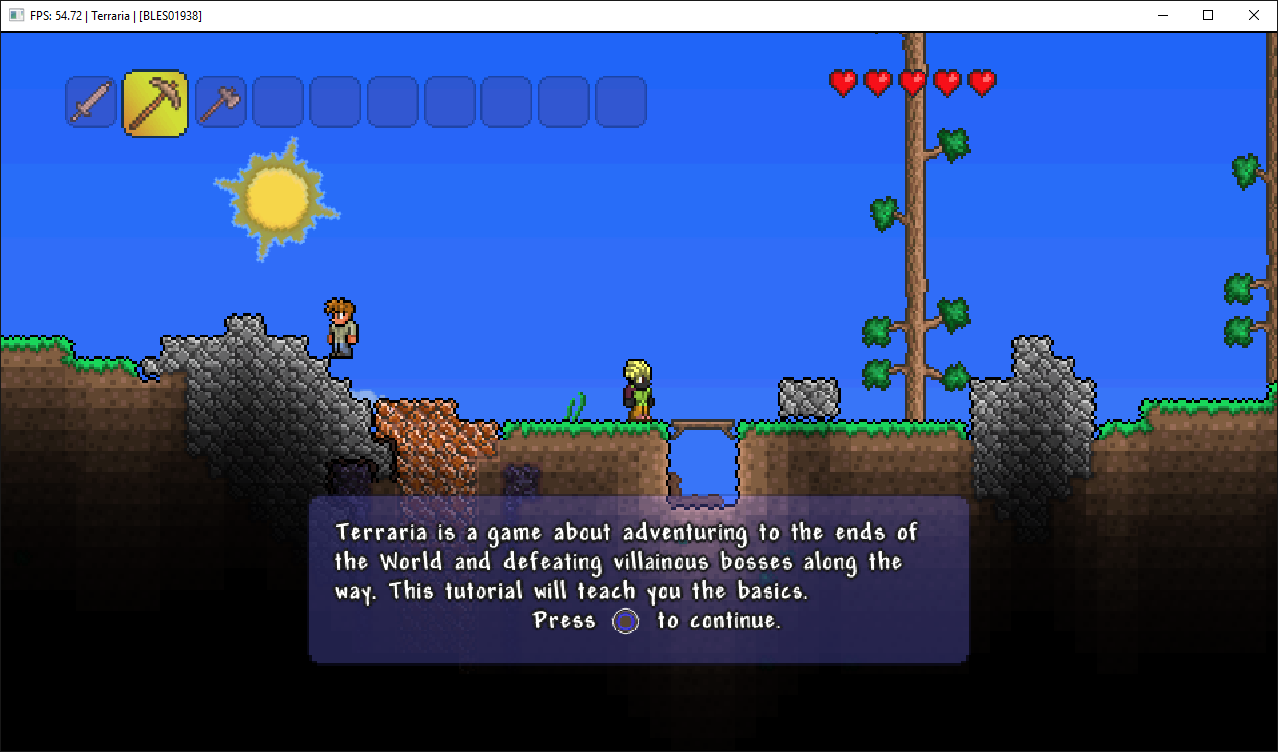Select the copper shortsword hotbar slot

[92, 102]
